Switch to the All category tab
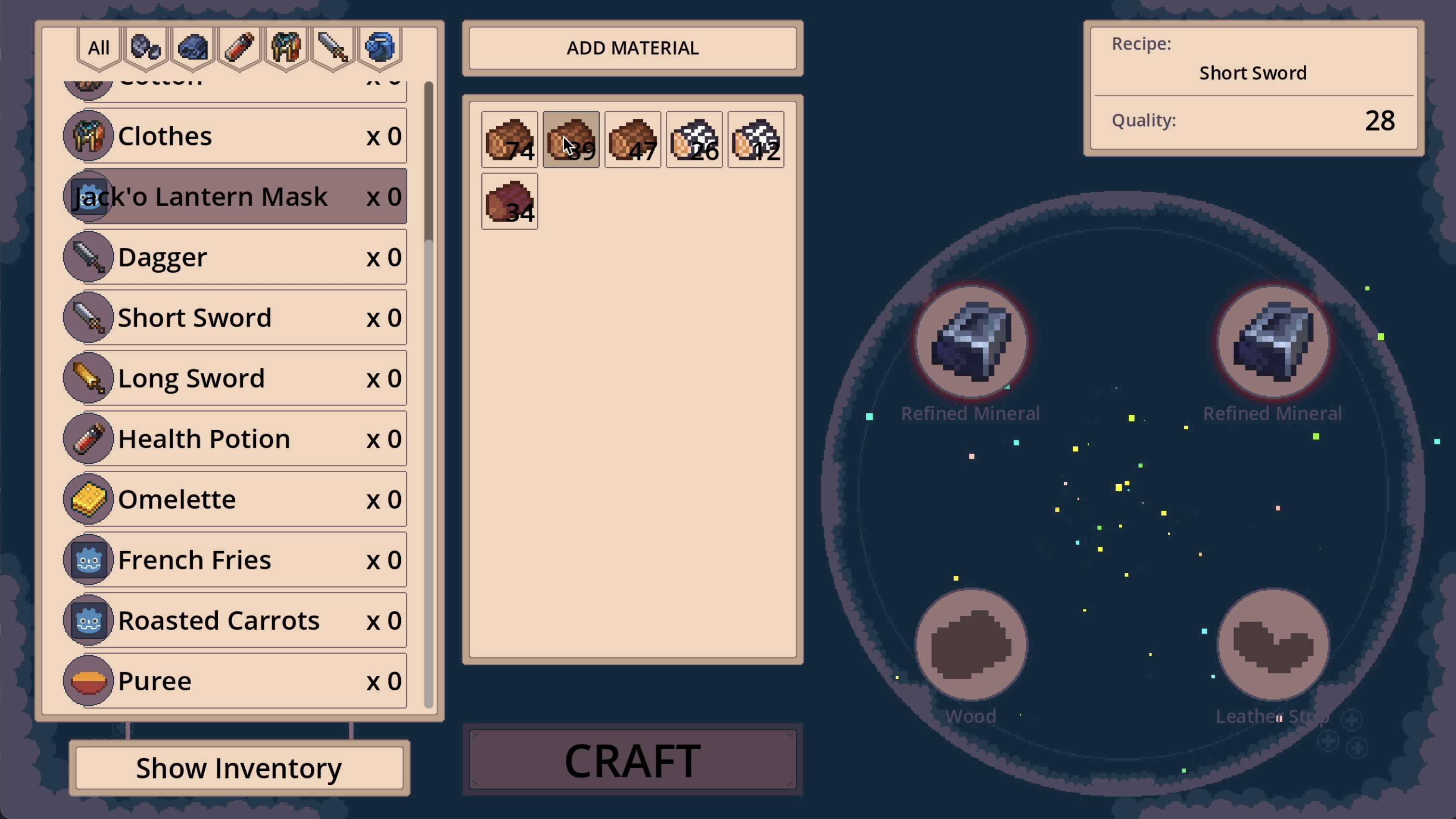The image size is (1456, 819). coord(99,48)
